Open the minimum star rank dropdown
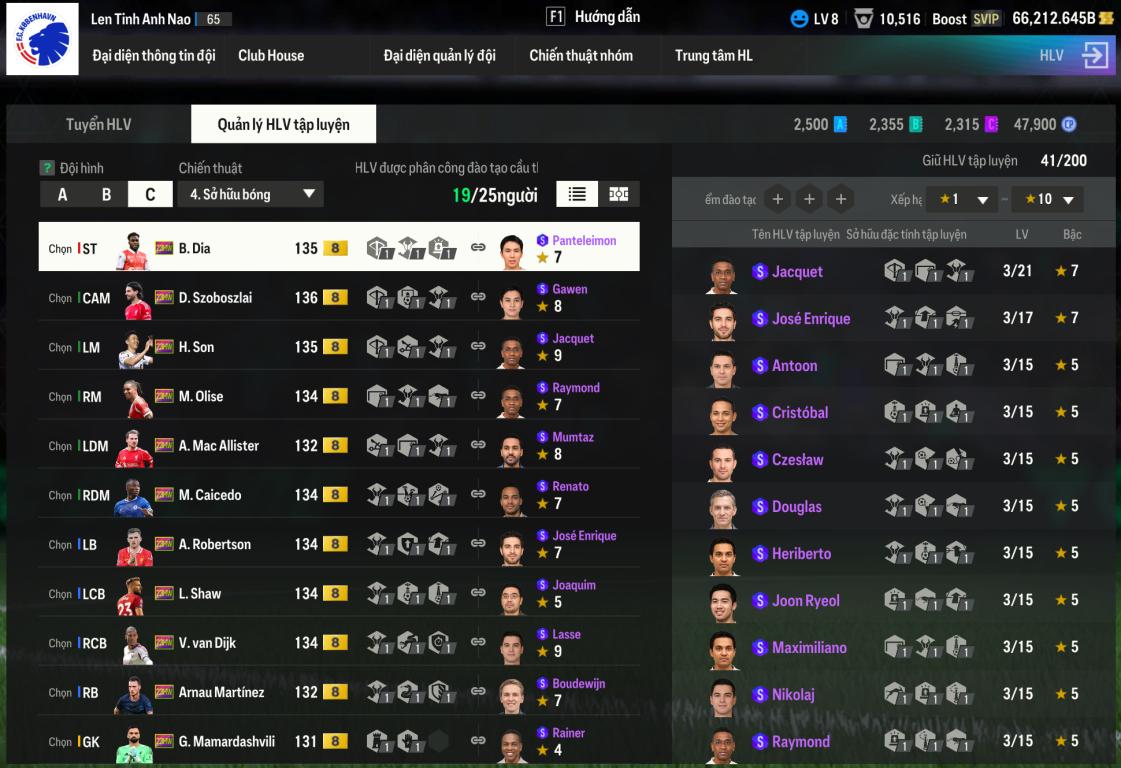 (x=961, y=199)
